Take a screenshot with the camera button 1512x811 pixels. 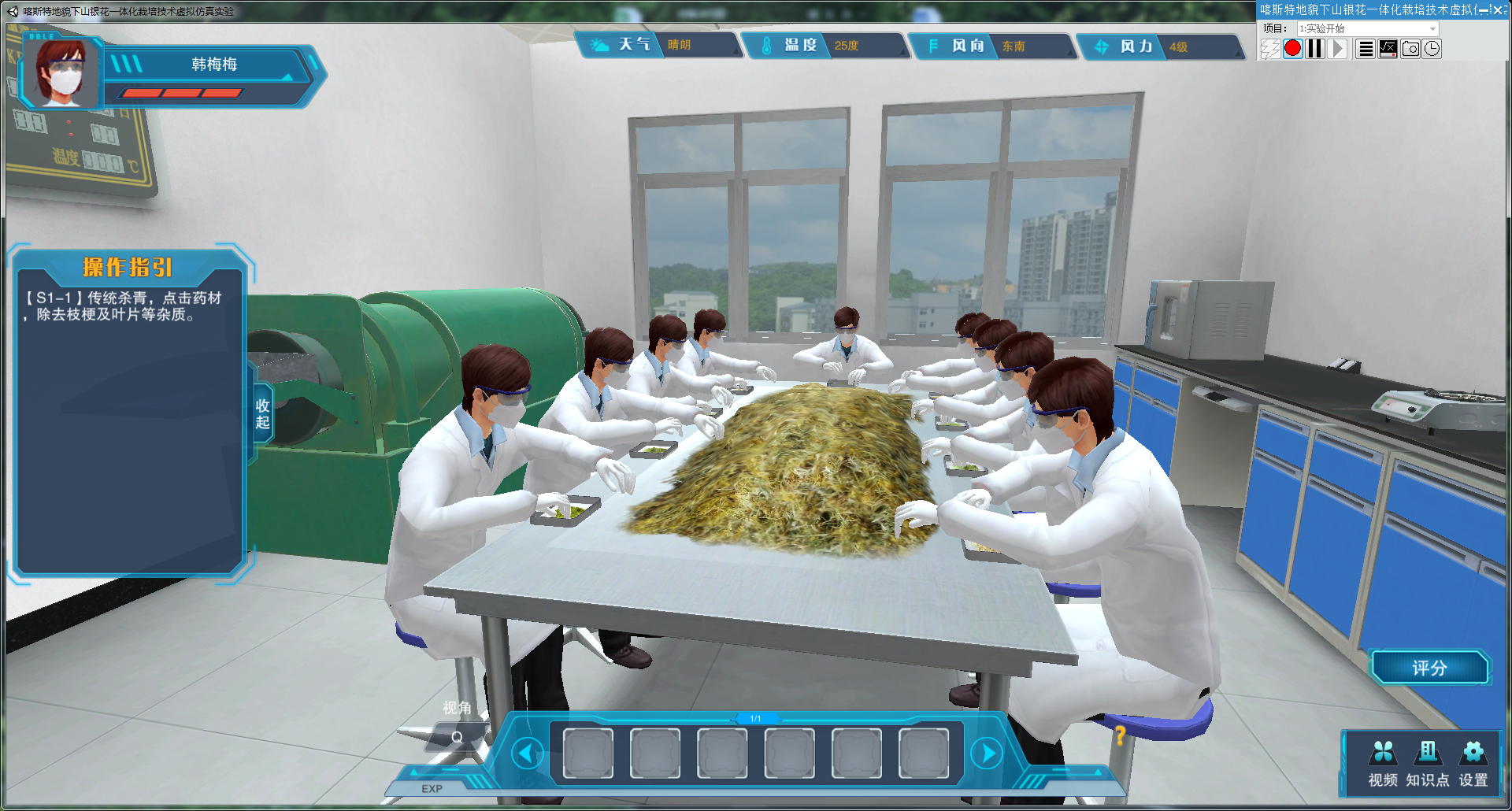(x=1410, y=49)
